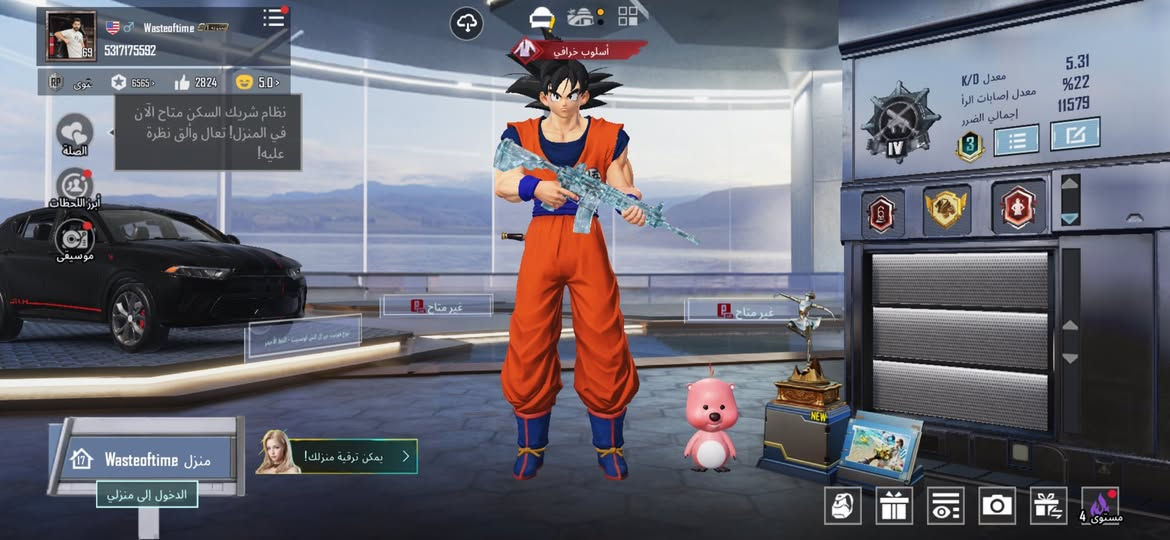Screen dimensions: 1170x540
Task: Open the highlights moments icon
Action: coord(75,186)
